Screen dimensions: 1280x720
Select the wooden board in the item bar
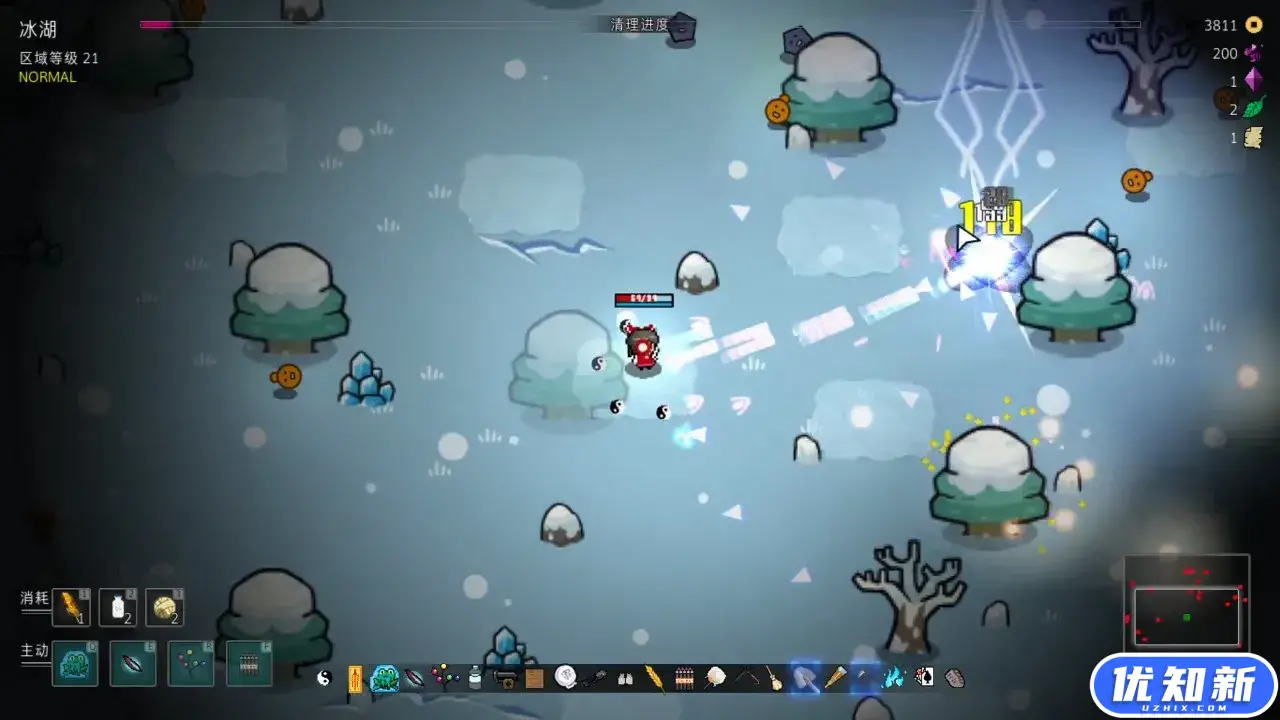(x=535, y=679)
